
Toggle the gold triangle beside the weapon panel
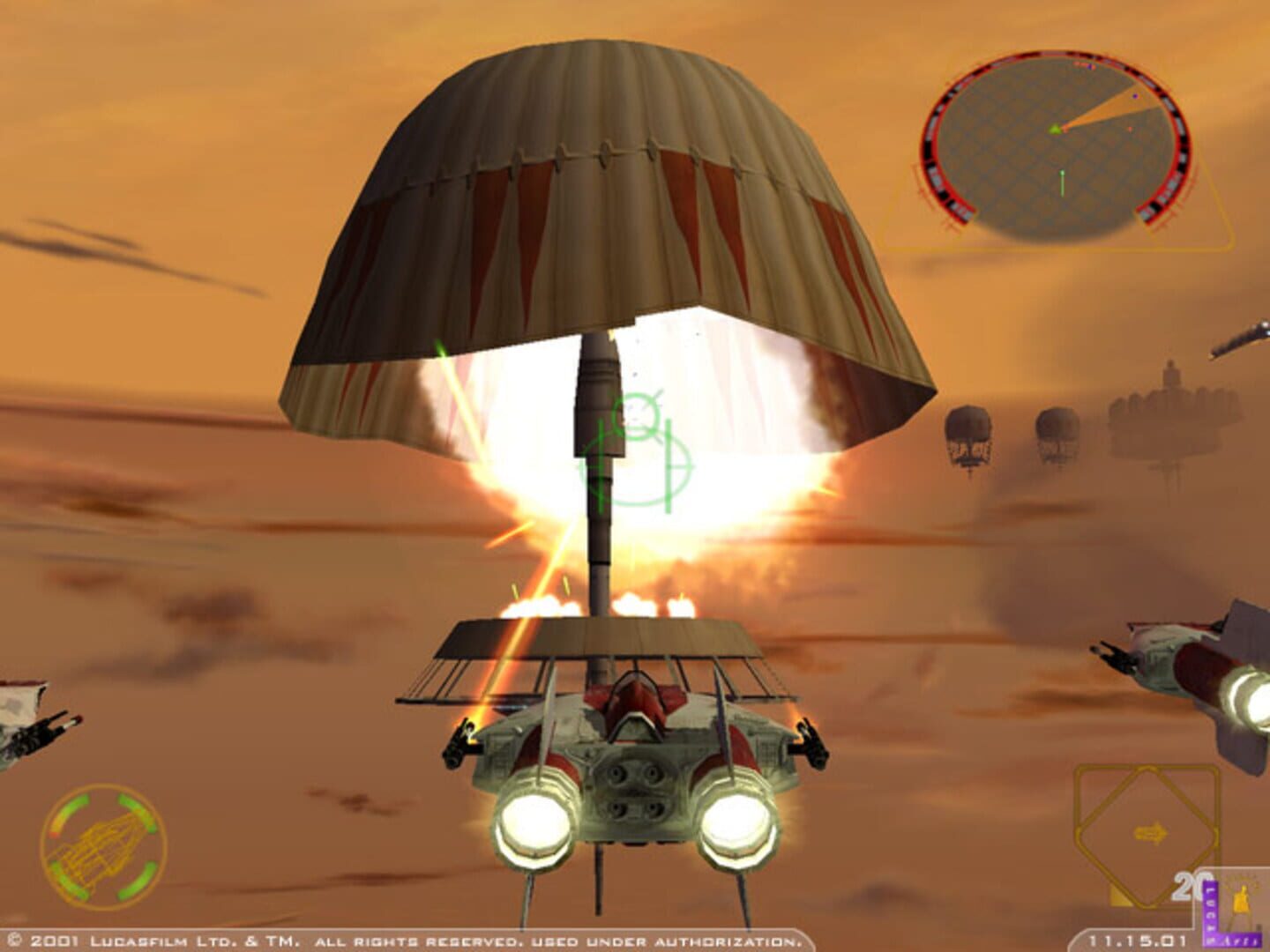click(1119, 897)
